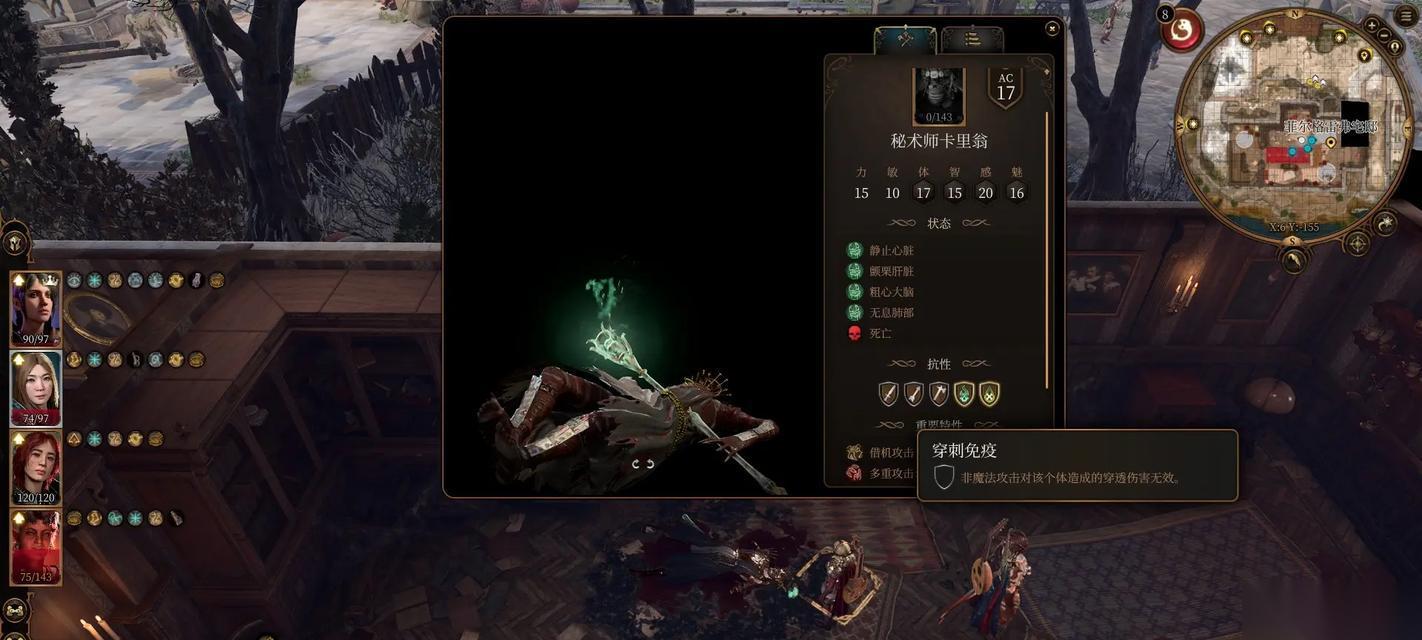The image size is (1422, 640).
Task: Open the hamburger game menu button
Action: point(1407,17)
